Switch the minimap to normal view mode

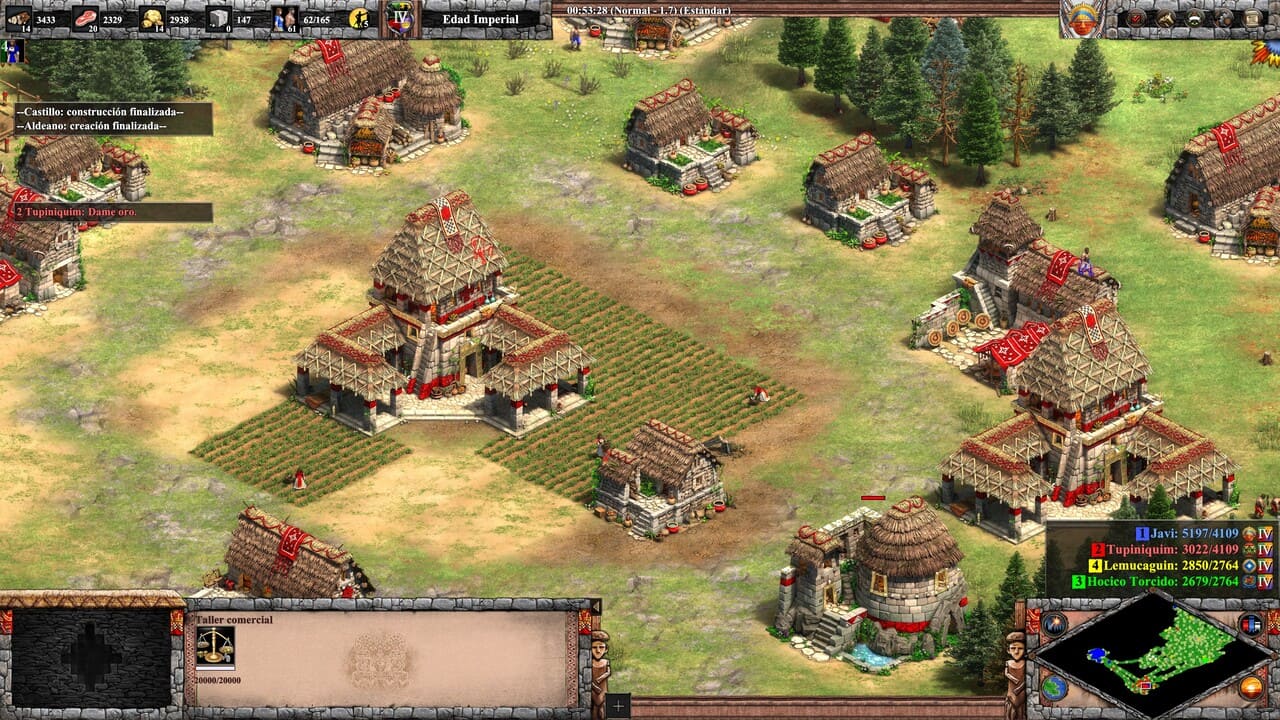[1053, 686]
